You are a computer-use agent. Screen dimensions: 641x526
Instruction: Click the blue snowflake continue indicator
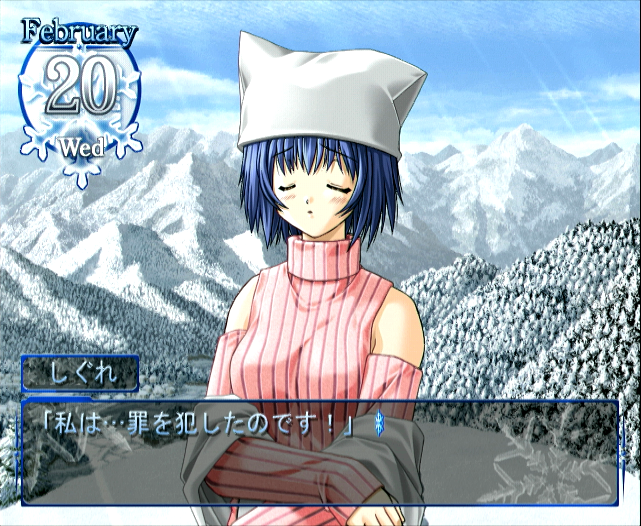[378, 424]
